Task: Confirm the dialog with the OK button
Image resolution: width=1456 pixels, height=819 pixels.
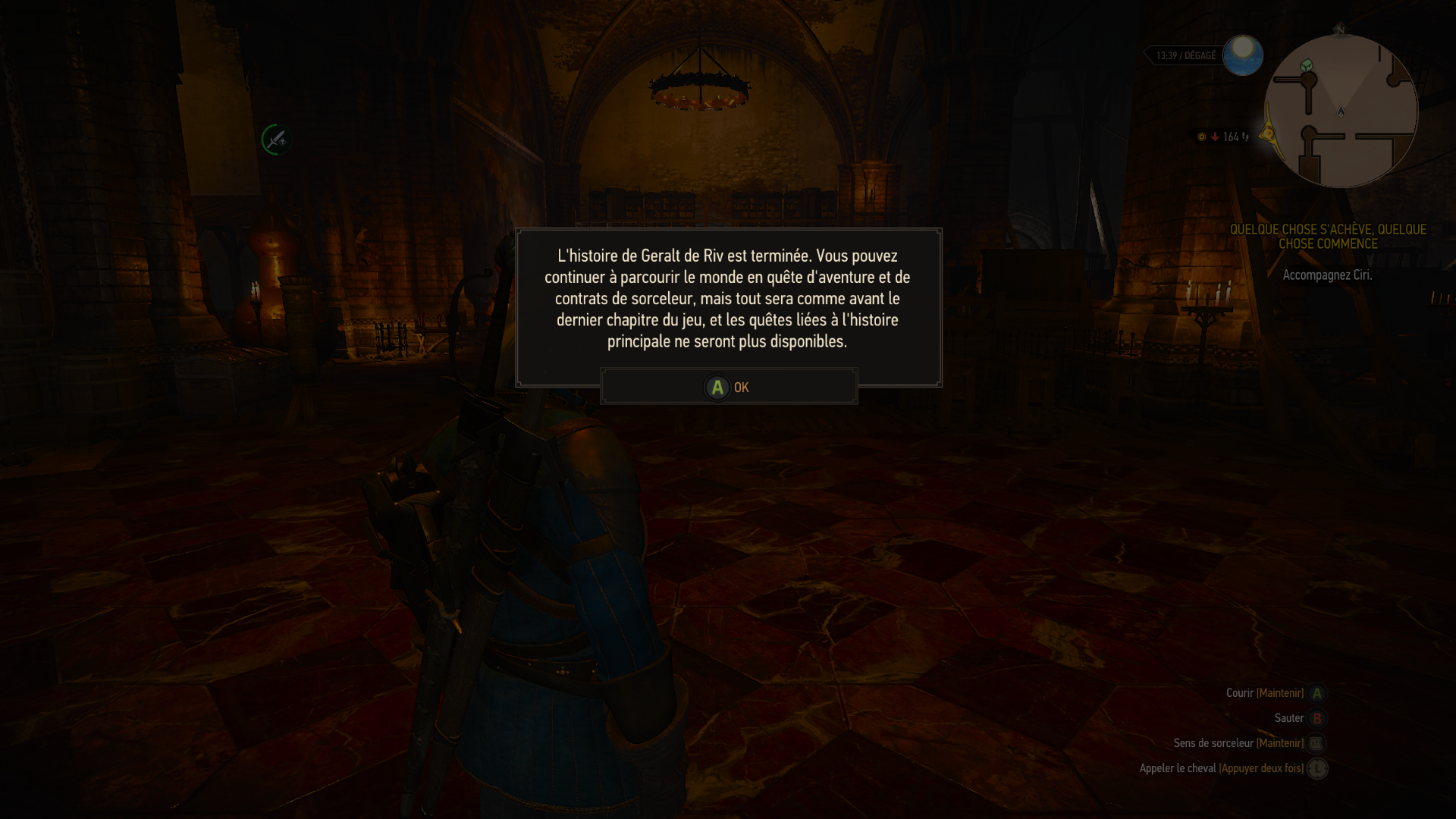Action: point(728,387)
